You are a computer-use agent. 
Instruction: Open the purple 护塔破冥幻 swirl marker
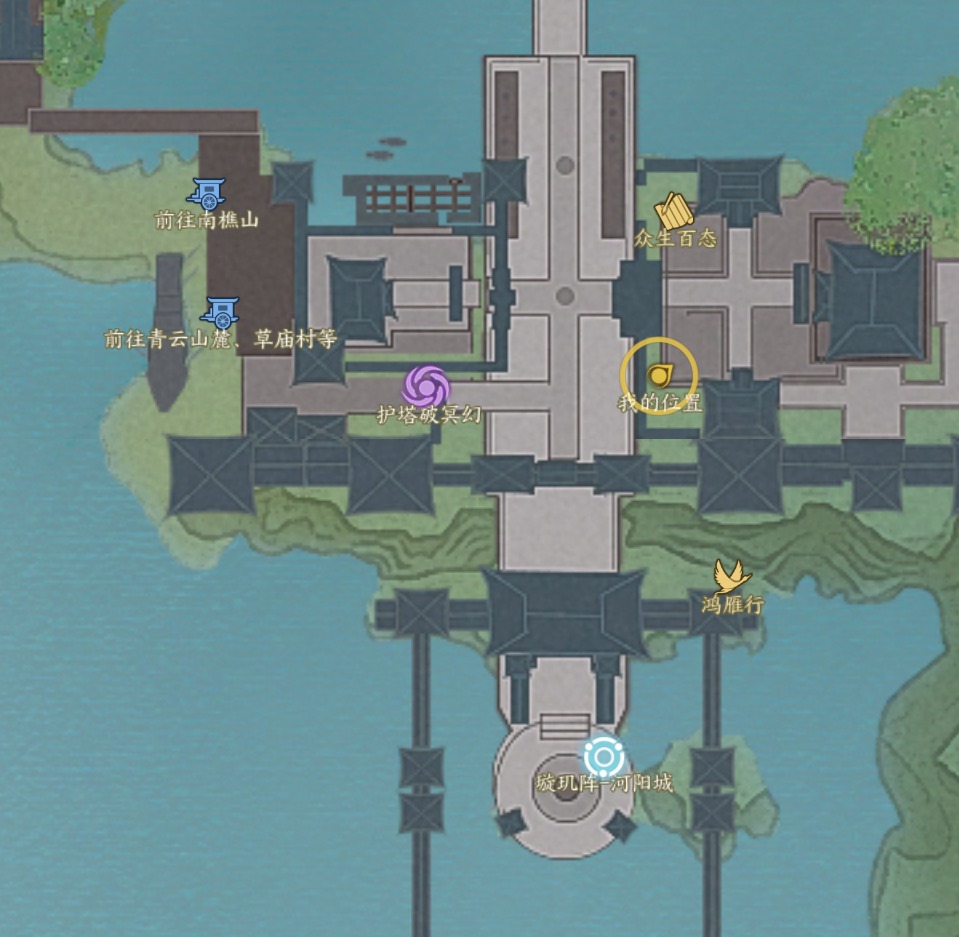[427, 386]
